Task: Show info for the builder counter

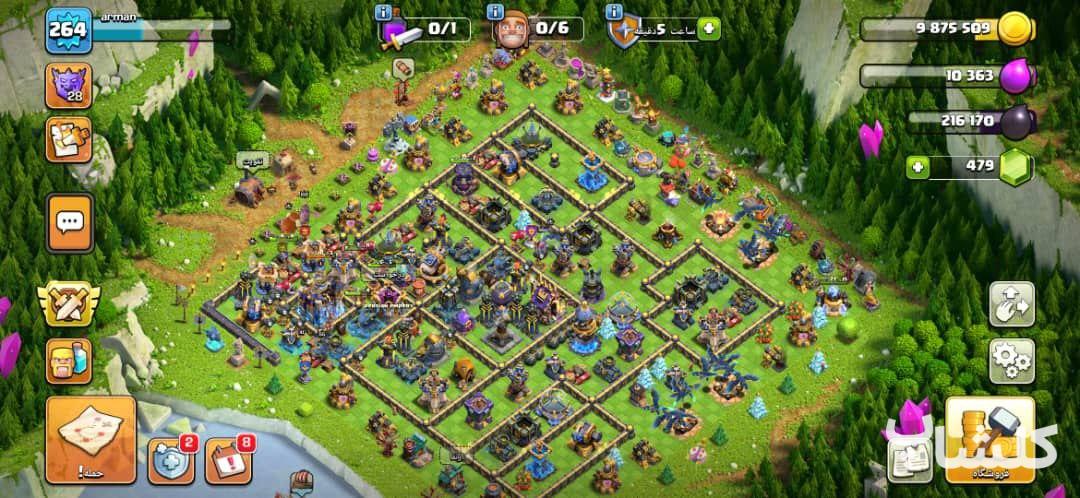Action: click(x=495, y=12)
